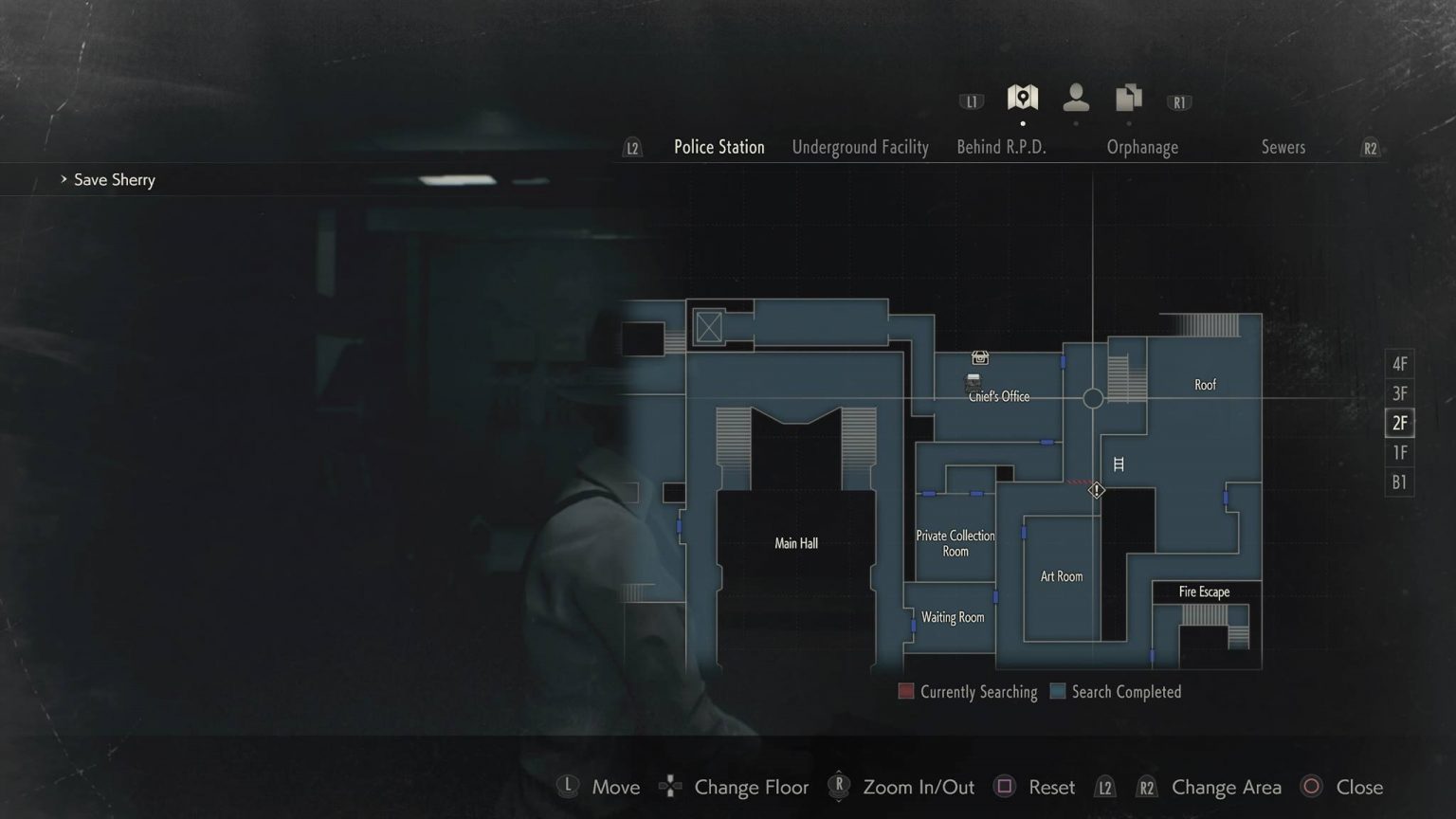Select the typewriter icon in Chief's Office
This screenshot has width=1456, height=819.
(x=972, y=380)
